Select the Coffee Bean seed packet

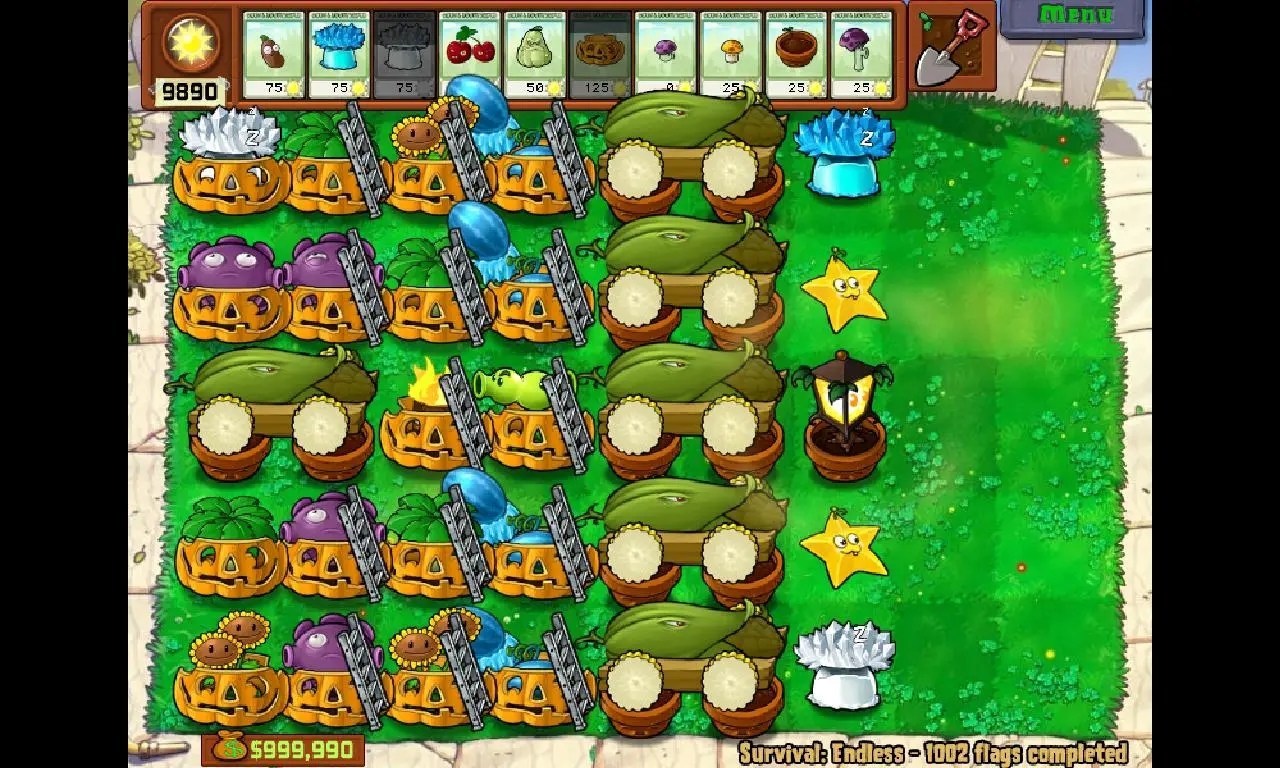pos(274,54)
